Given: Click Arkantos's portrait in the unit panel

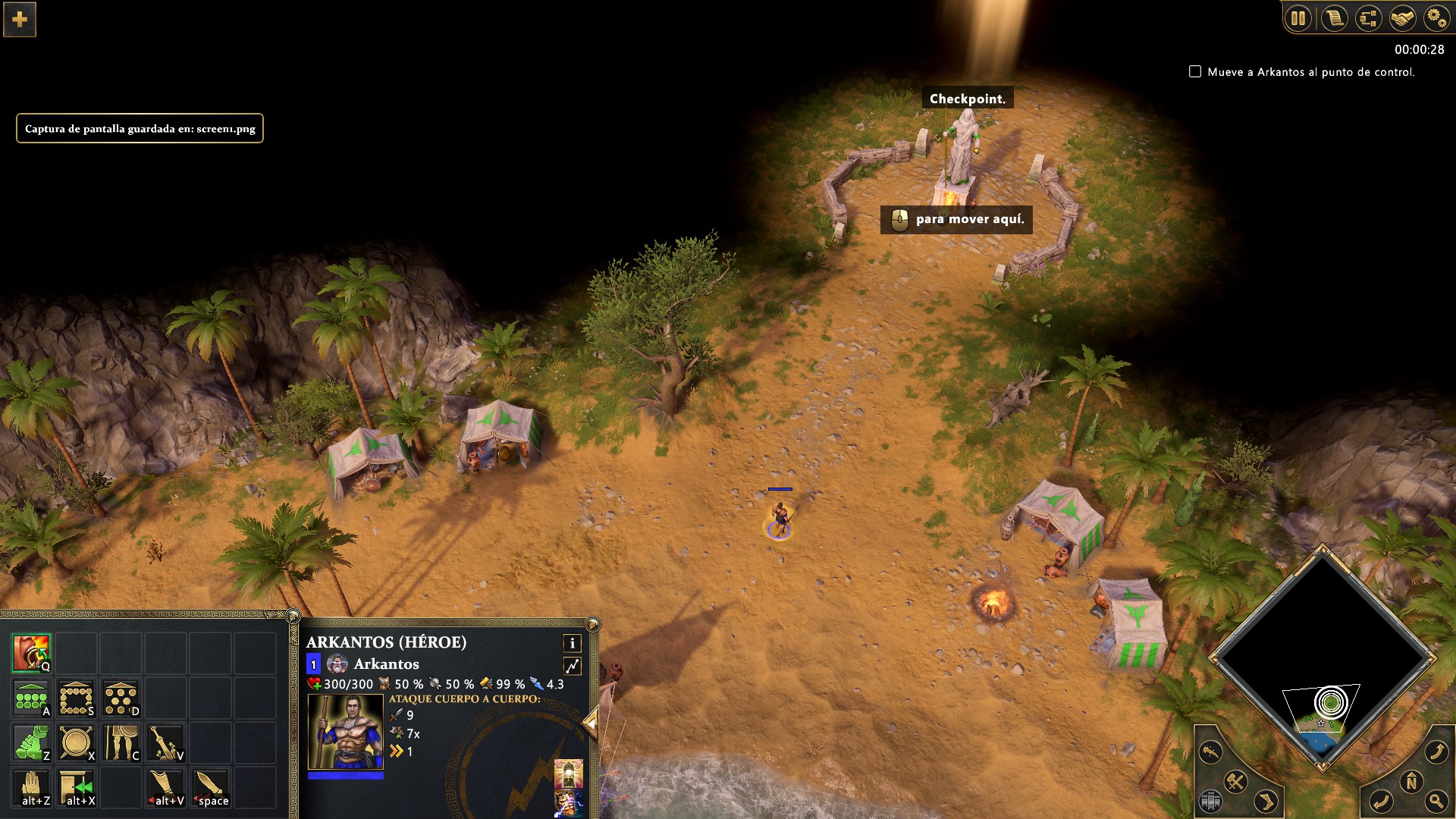Looking at the screenshot, I should tap(345, 731).
